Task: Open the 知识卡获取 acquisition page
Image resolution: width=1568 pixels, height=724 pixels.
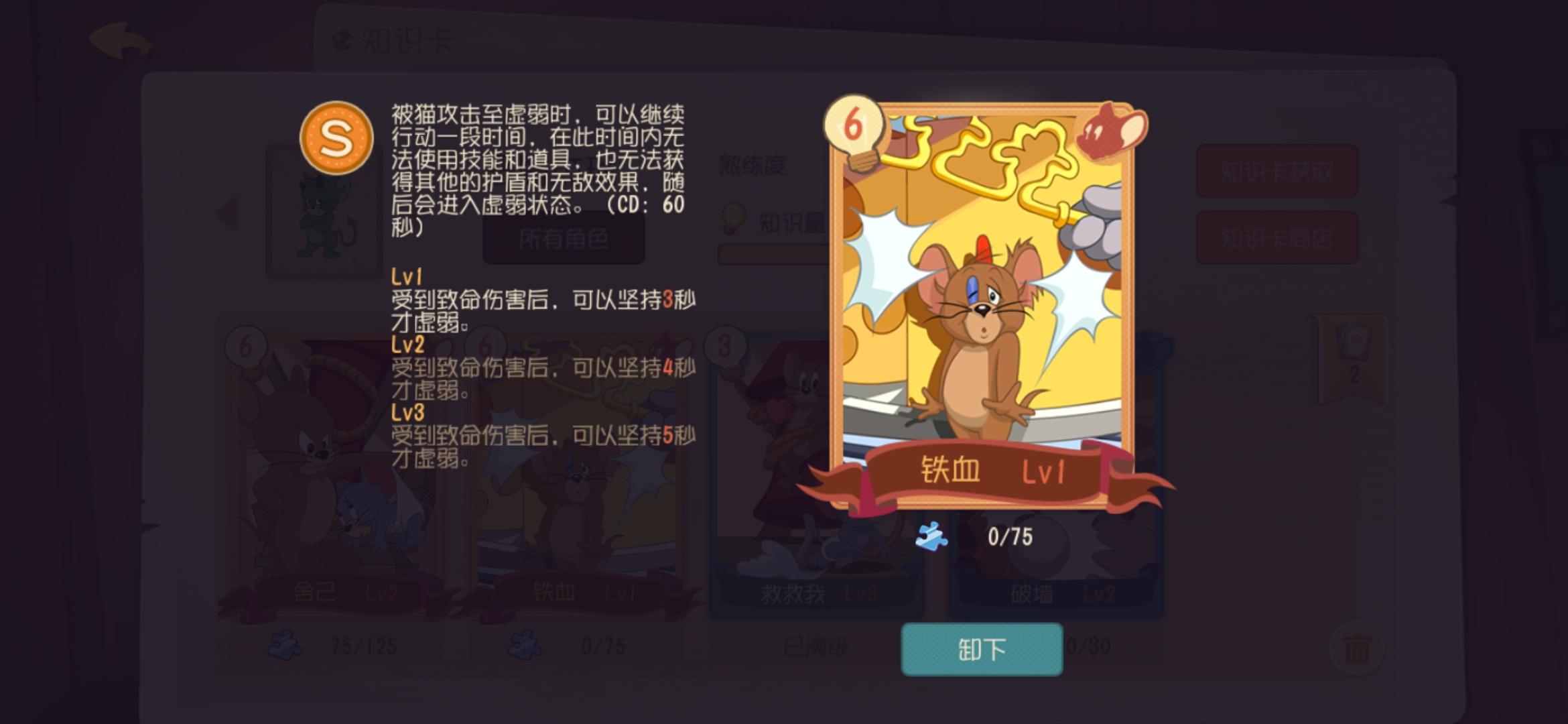Action: 1277,170
